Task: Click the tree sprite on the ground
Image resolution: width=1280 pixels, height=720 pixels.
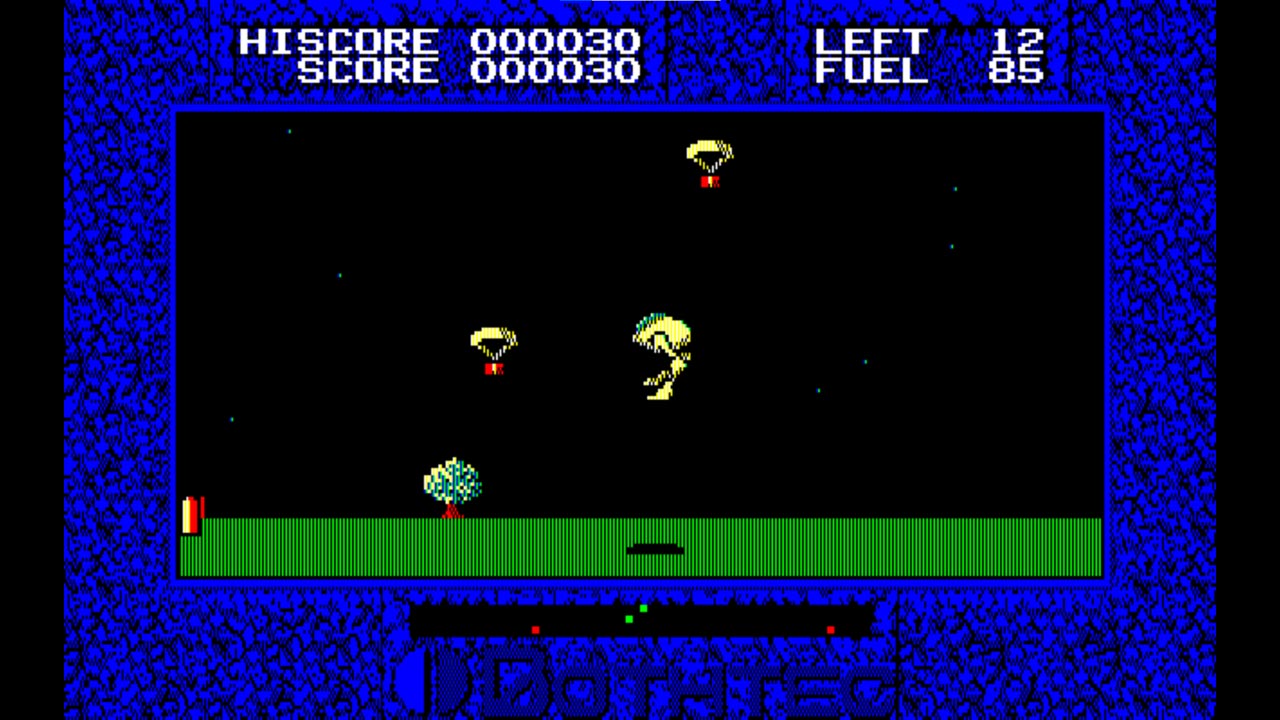Action: coord(450,483)
